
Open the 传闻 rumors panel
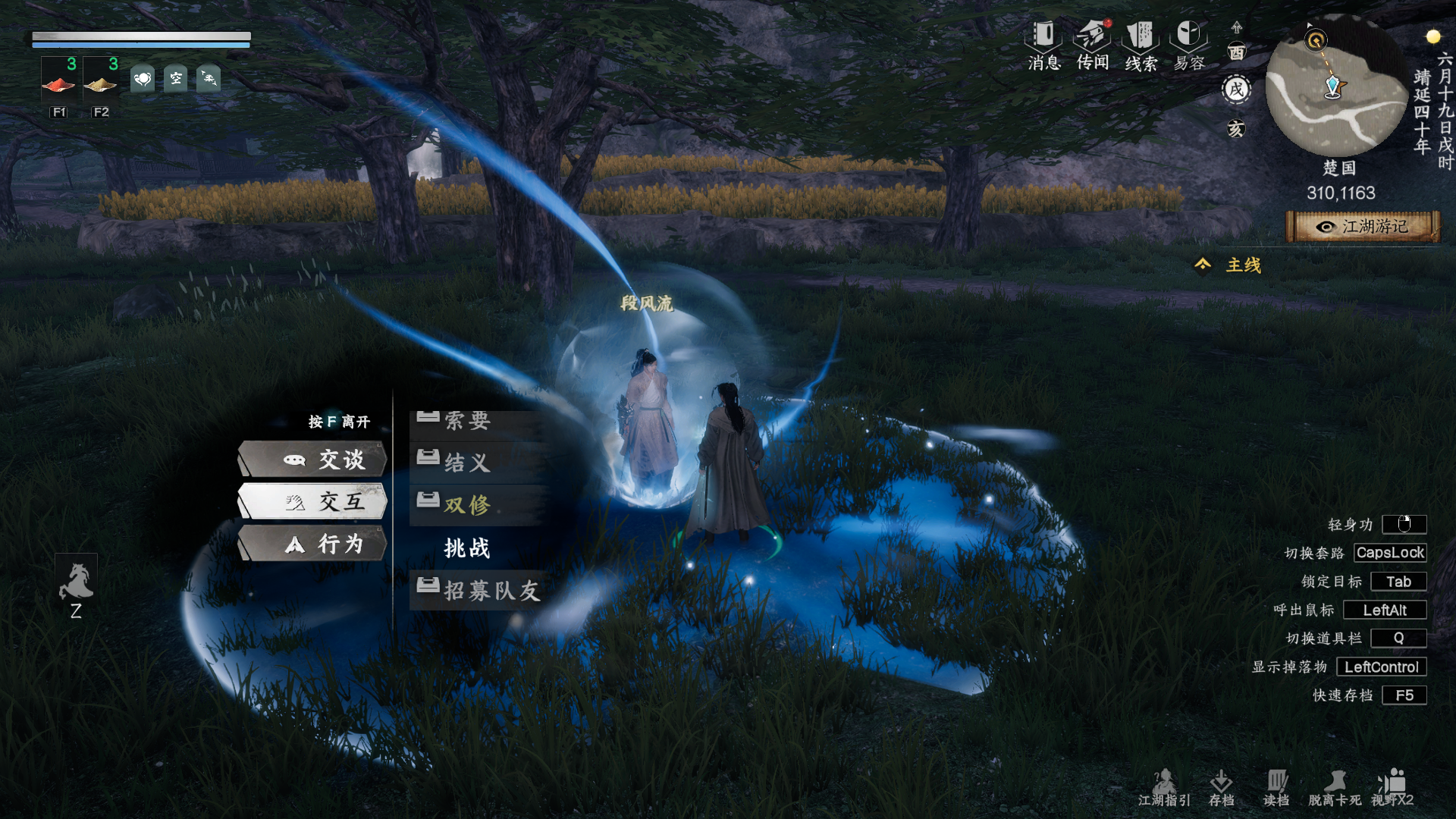(x=1093, y=45)
